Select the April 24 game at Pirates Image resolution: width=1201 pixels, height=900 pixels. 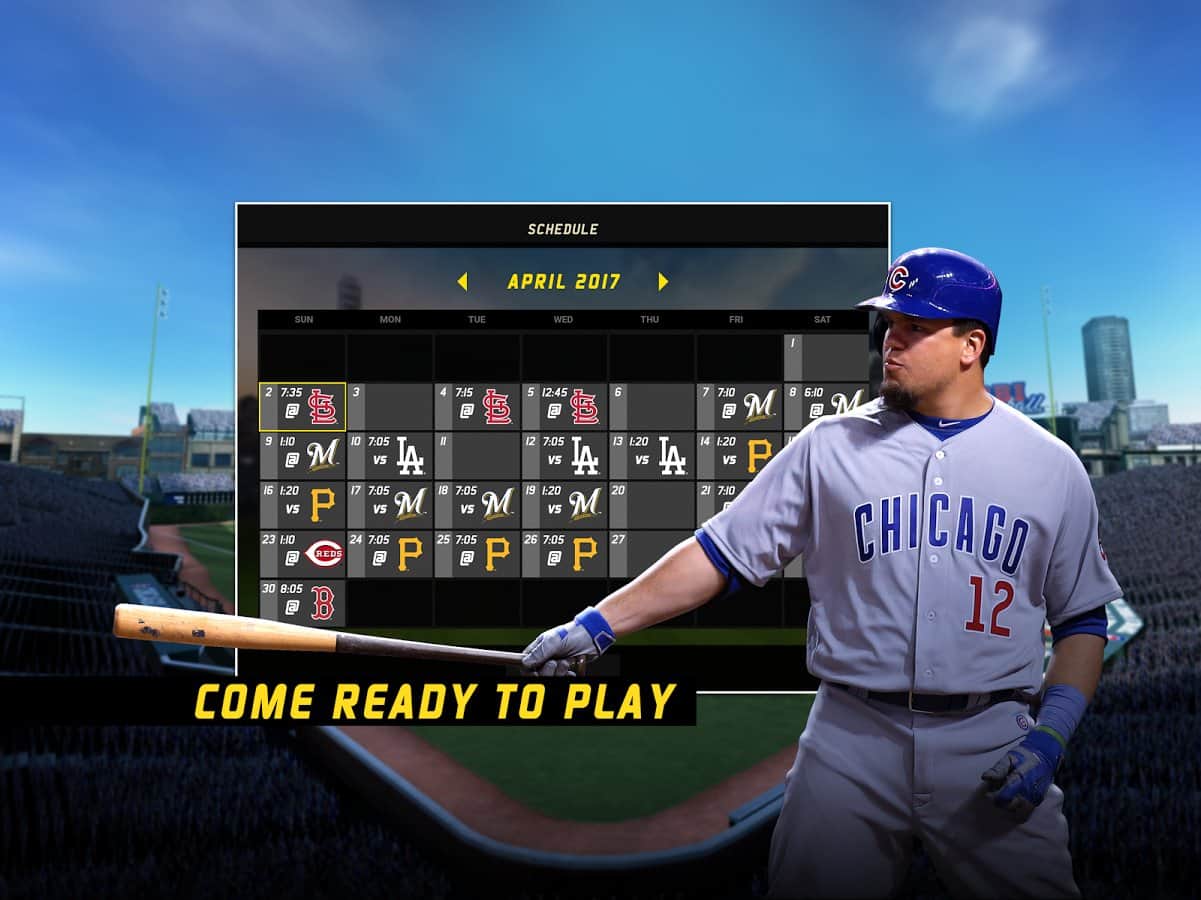coord(390,553)
